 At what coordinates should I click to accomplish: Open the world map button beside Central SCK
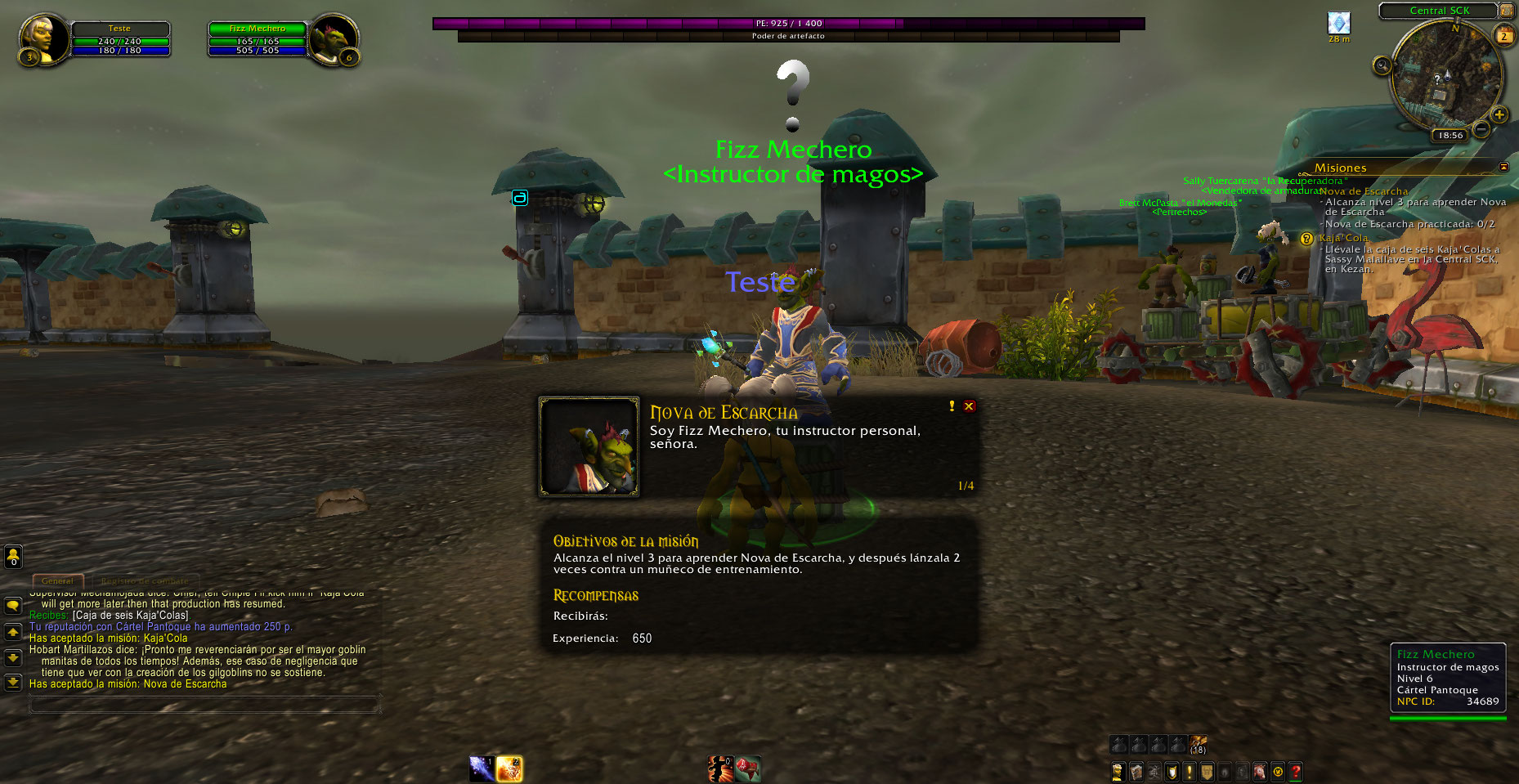(1506, 11)
